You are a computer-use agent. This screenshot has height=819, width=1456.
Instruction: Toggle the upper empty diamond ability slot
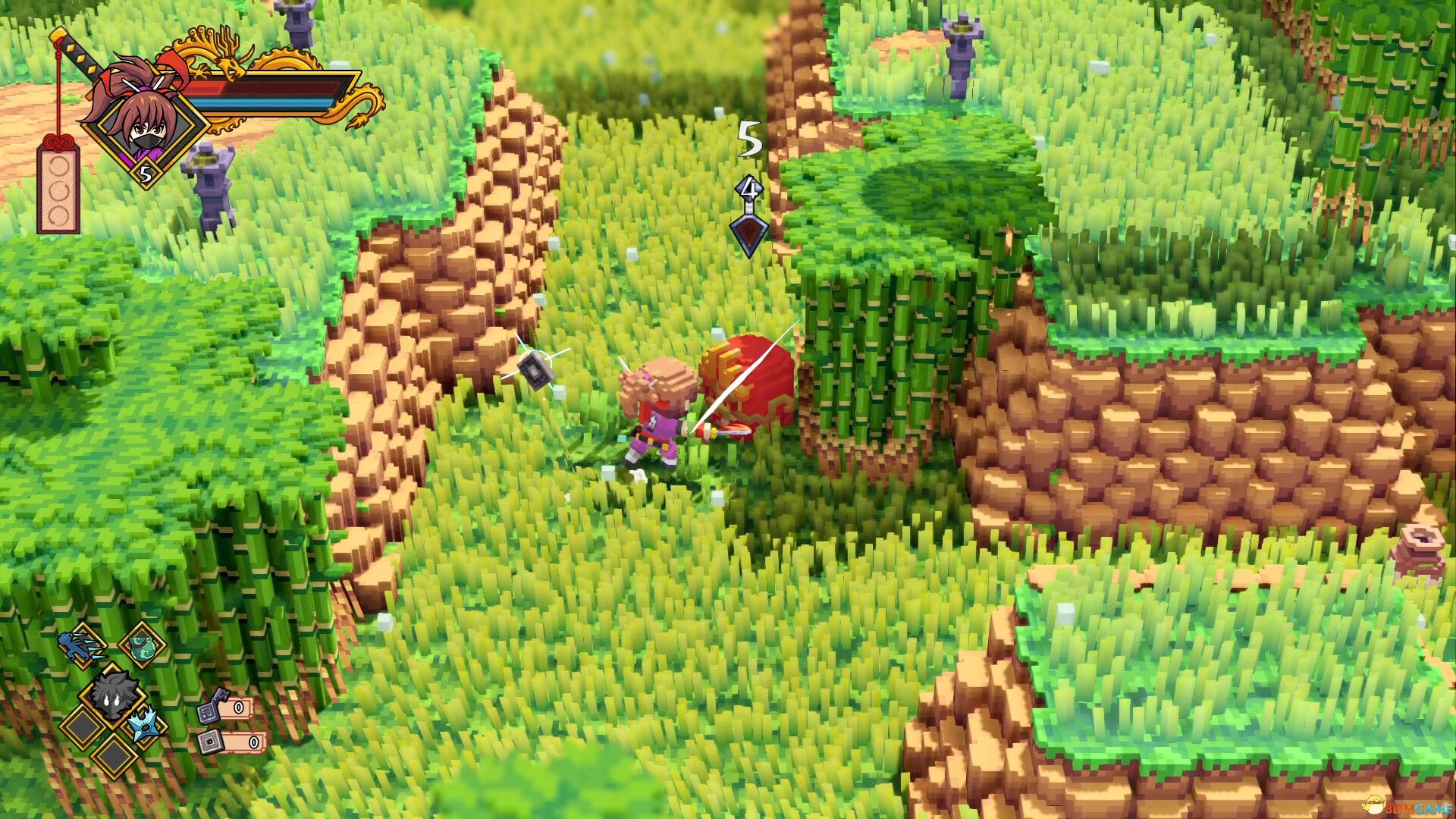click(81, 726)
